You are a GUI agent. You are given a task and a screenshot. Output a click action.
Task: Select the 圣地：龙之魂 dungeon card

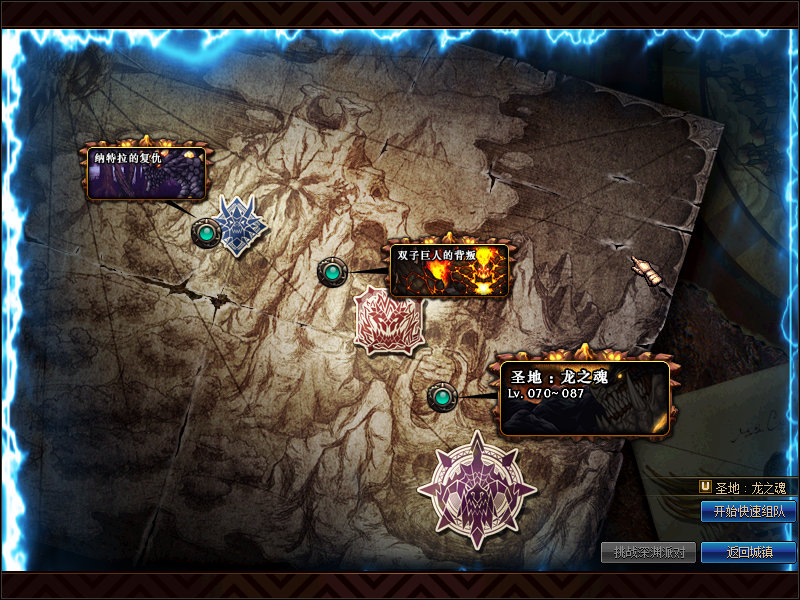584,398
